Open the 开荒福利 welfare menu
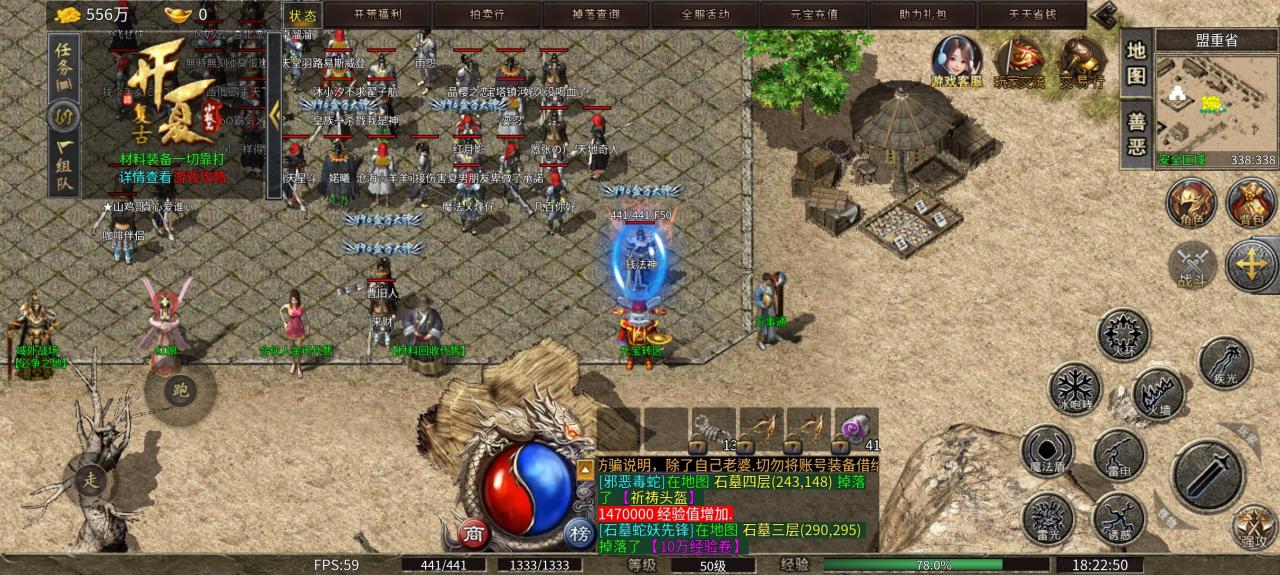This screenshot has width=1280, height=575. (379, 15)
